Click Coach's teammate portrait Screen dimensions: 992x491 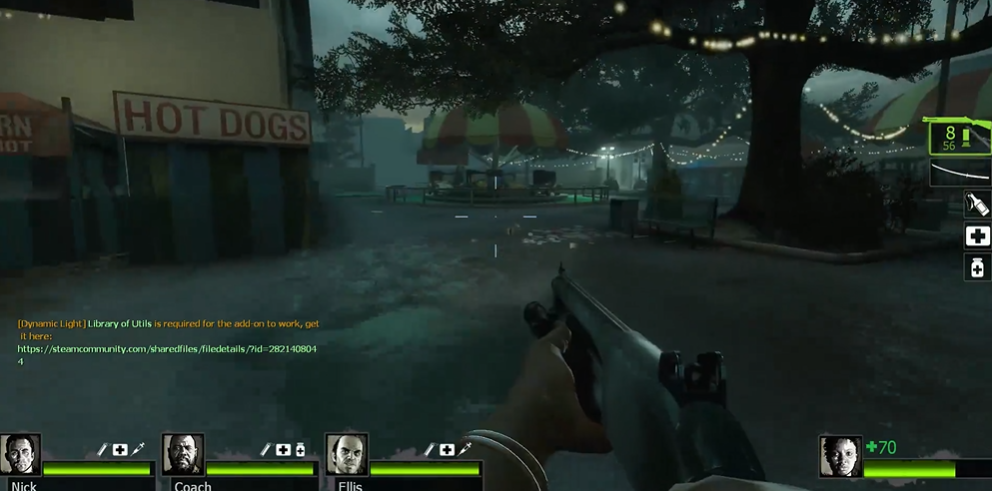[183, 454]
